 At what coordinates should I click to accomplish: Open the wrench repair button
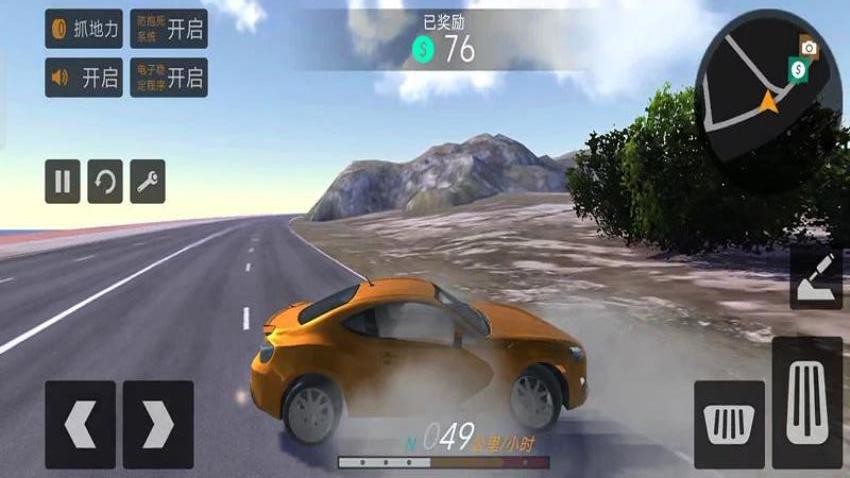pyautogui.click(x=148, y=181)
